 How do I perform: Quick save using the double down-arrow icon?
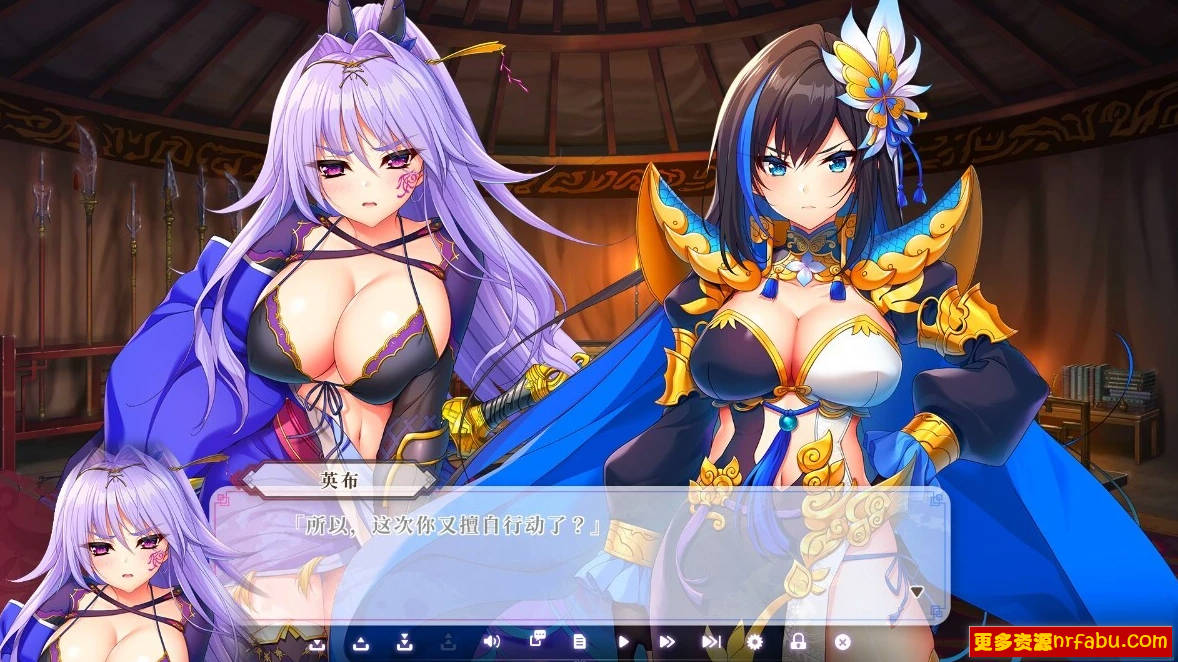tap(405, 642)
